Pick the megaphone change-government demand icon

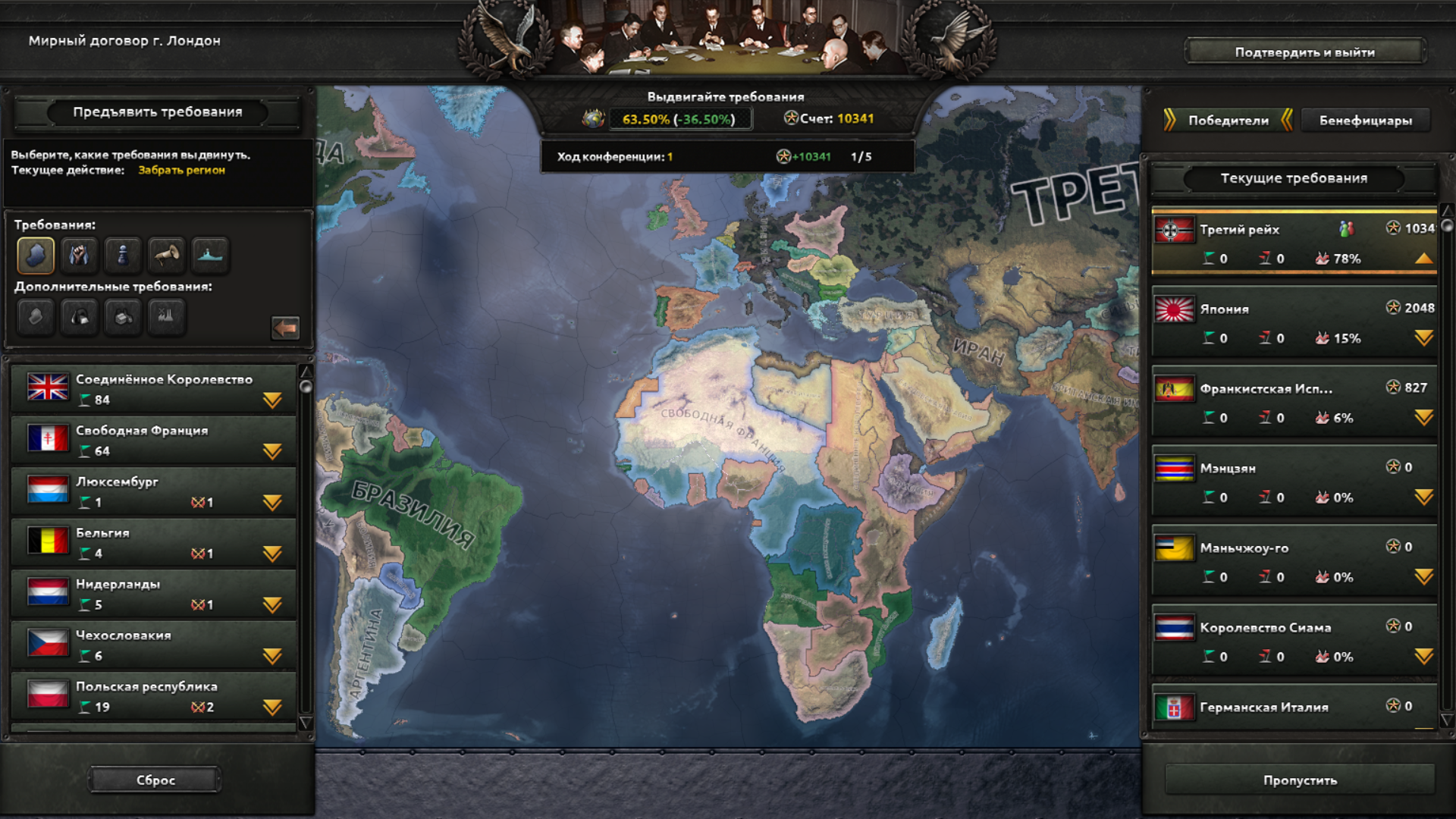click(166, 255)
